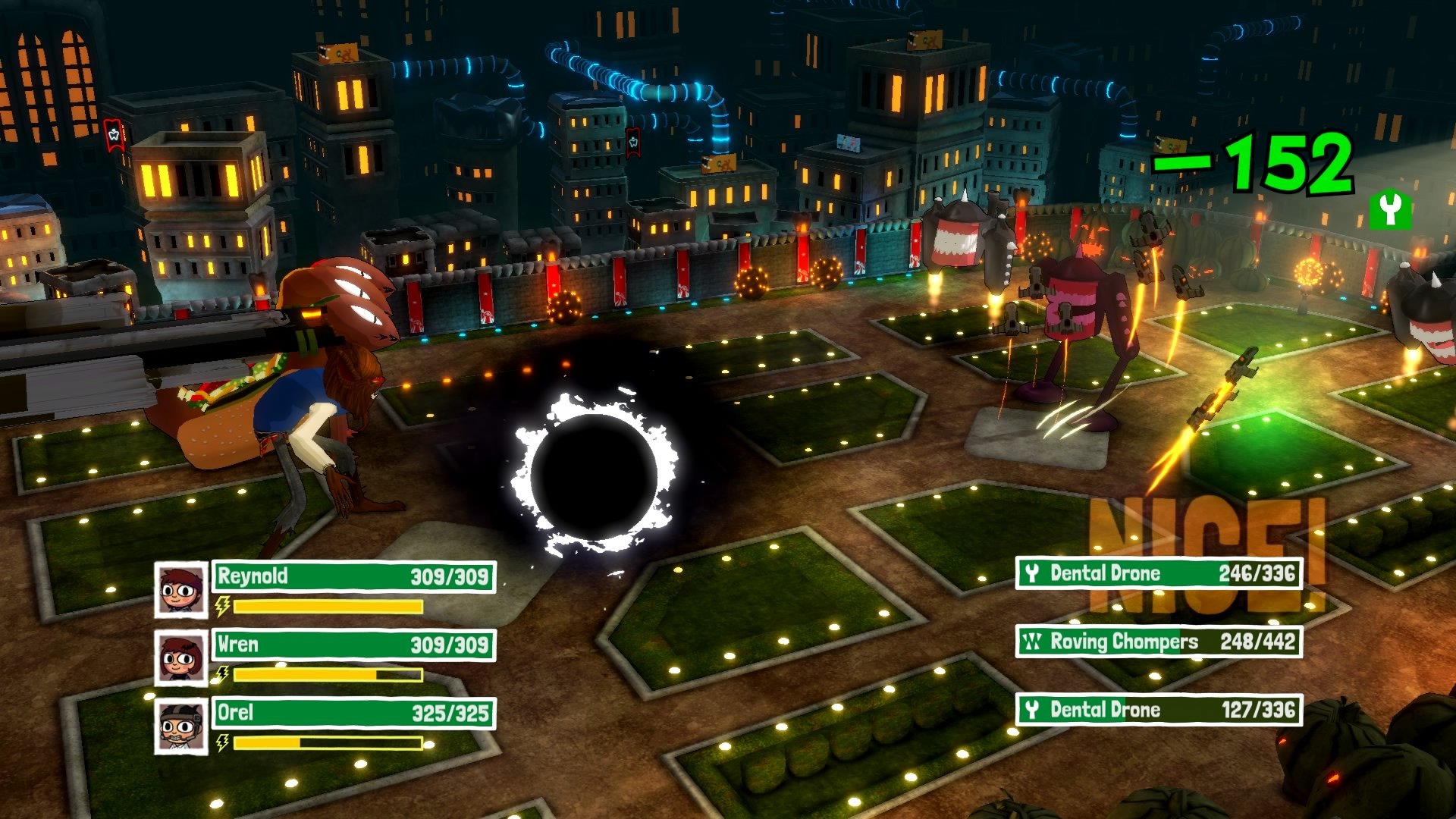Target the Roving Chompers enemy row
Image resolution: width=1456 pixels, height=819 pixels.
1159,642
